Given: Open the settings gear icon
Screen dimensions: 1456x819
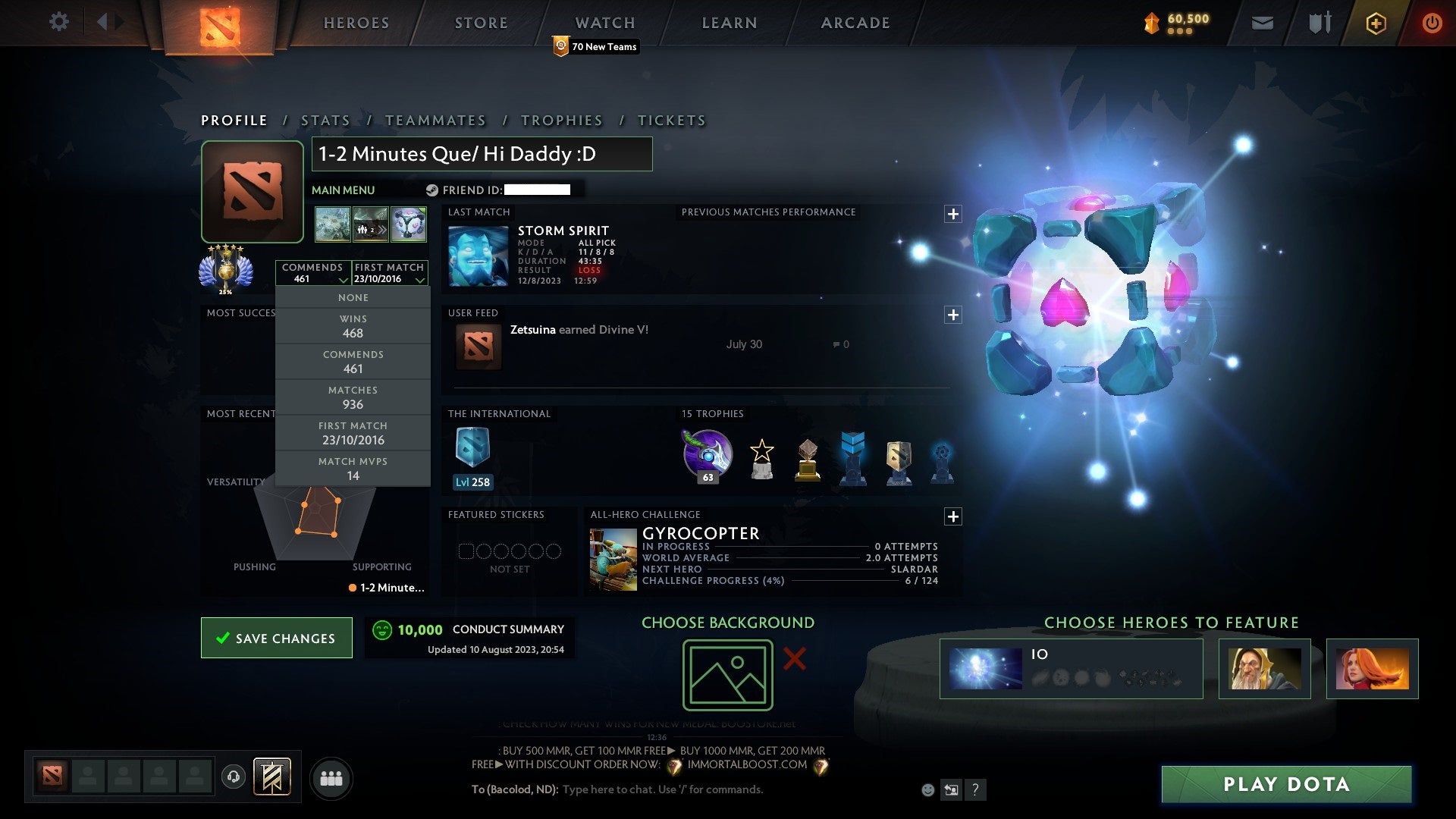Looking at the screenshot, I should tap(58, 22).
